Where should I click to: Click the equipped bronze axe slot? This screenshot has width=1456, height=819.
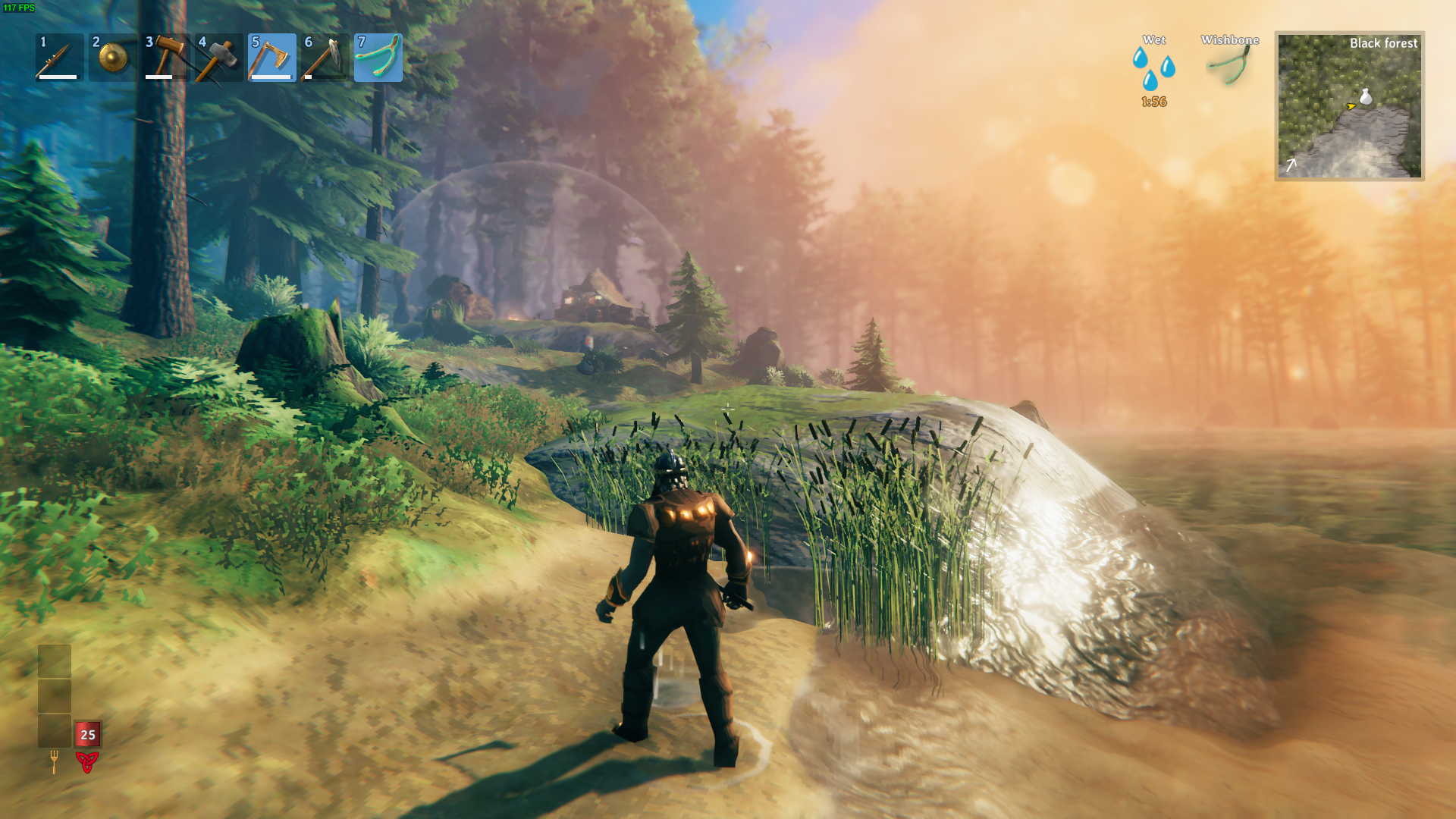click(x=271, y=58)
